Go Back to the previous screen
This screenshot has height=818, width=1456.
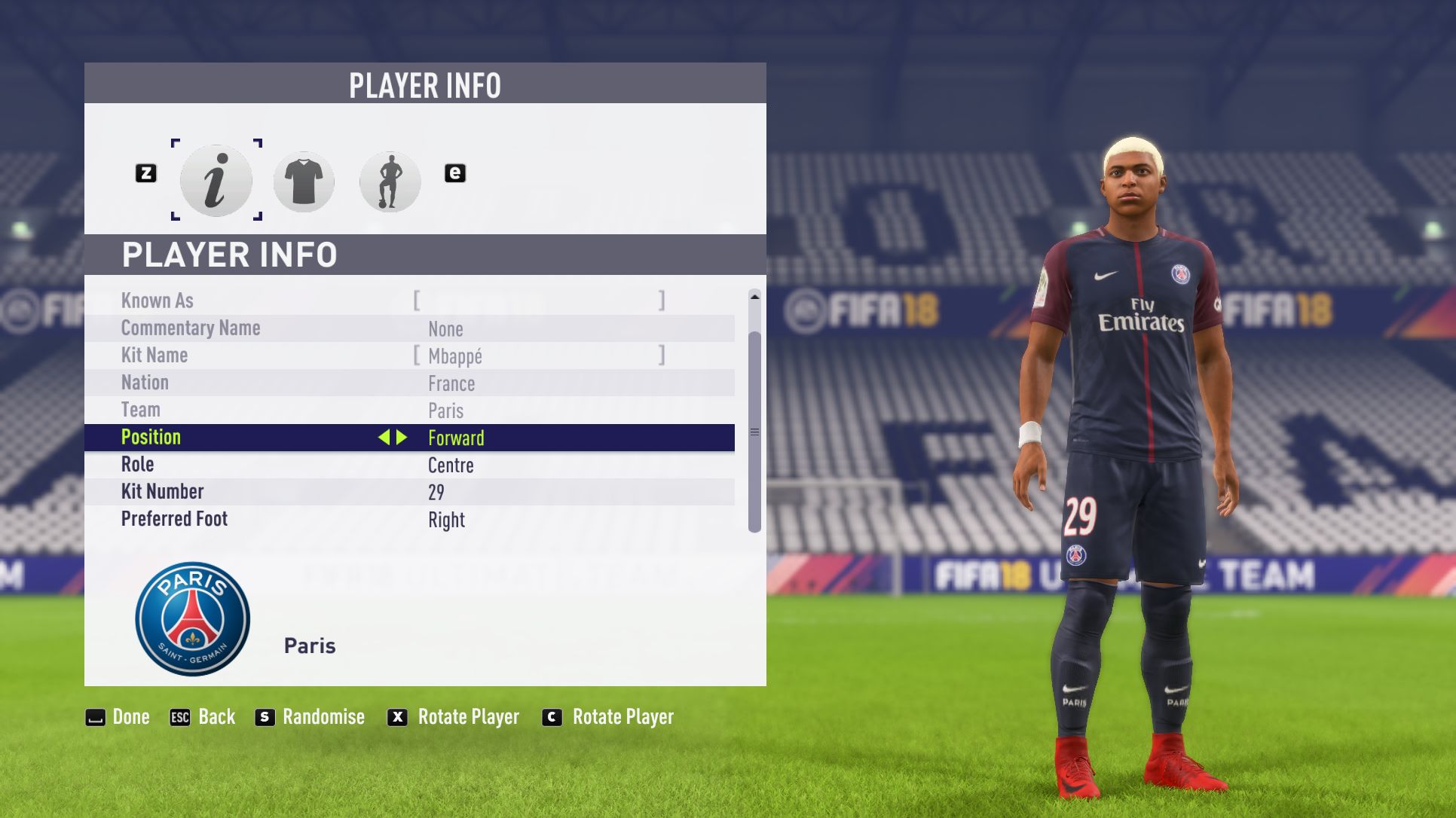pos(203,717)
